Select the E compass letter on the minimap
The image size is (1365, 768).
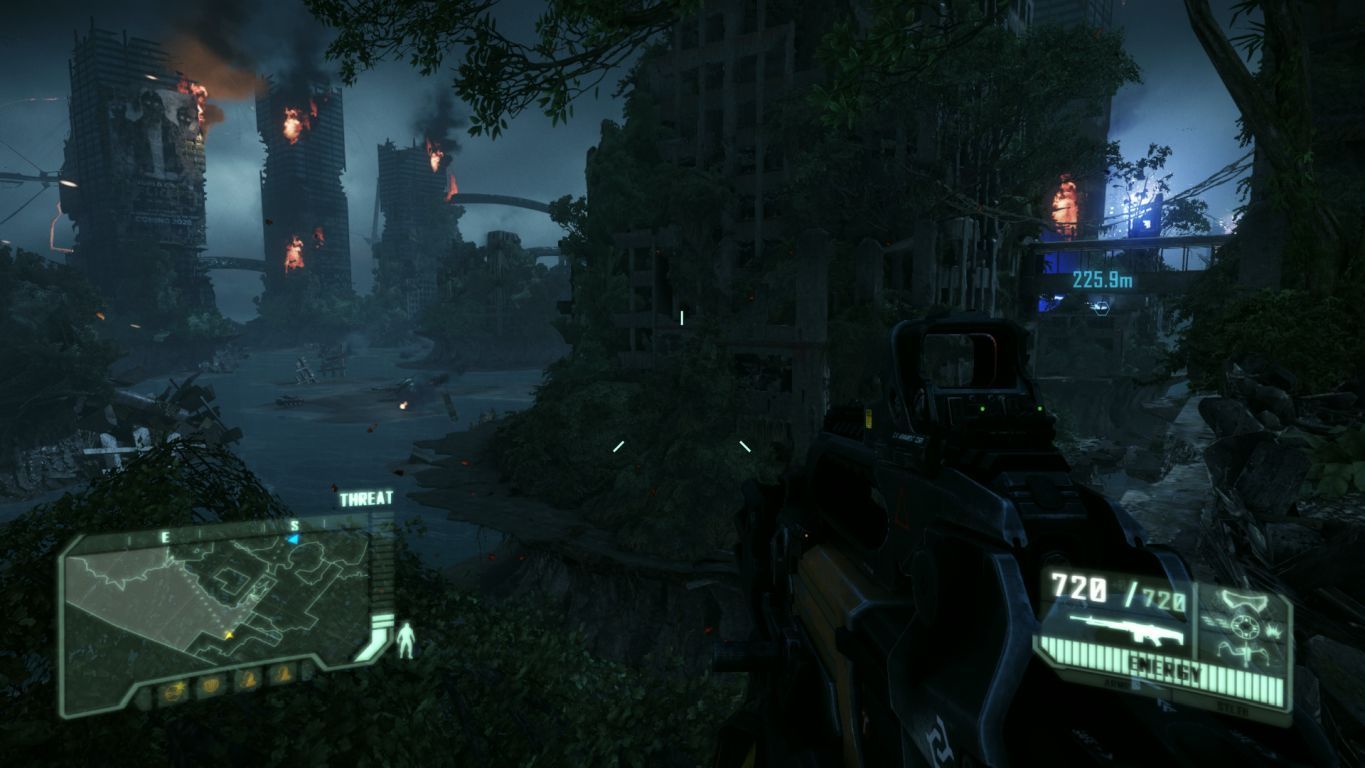coord(166,536)
